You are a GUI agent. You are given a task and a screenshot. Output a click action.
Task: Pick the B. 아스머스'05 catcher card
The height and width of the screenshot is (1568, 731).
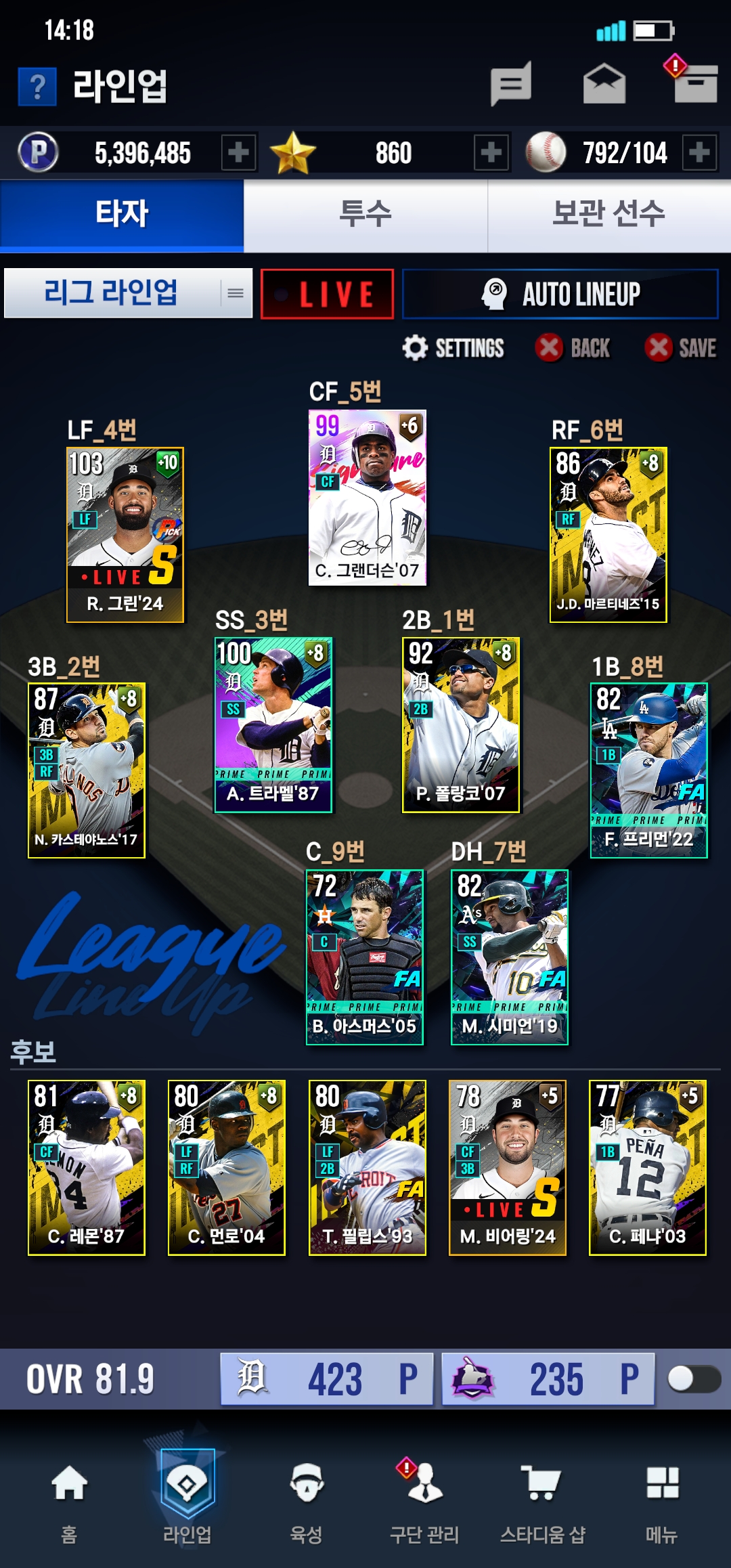pos(365,957)
